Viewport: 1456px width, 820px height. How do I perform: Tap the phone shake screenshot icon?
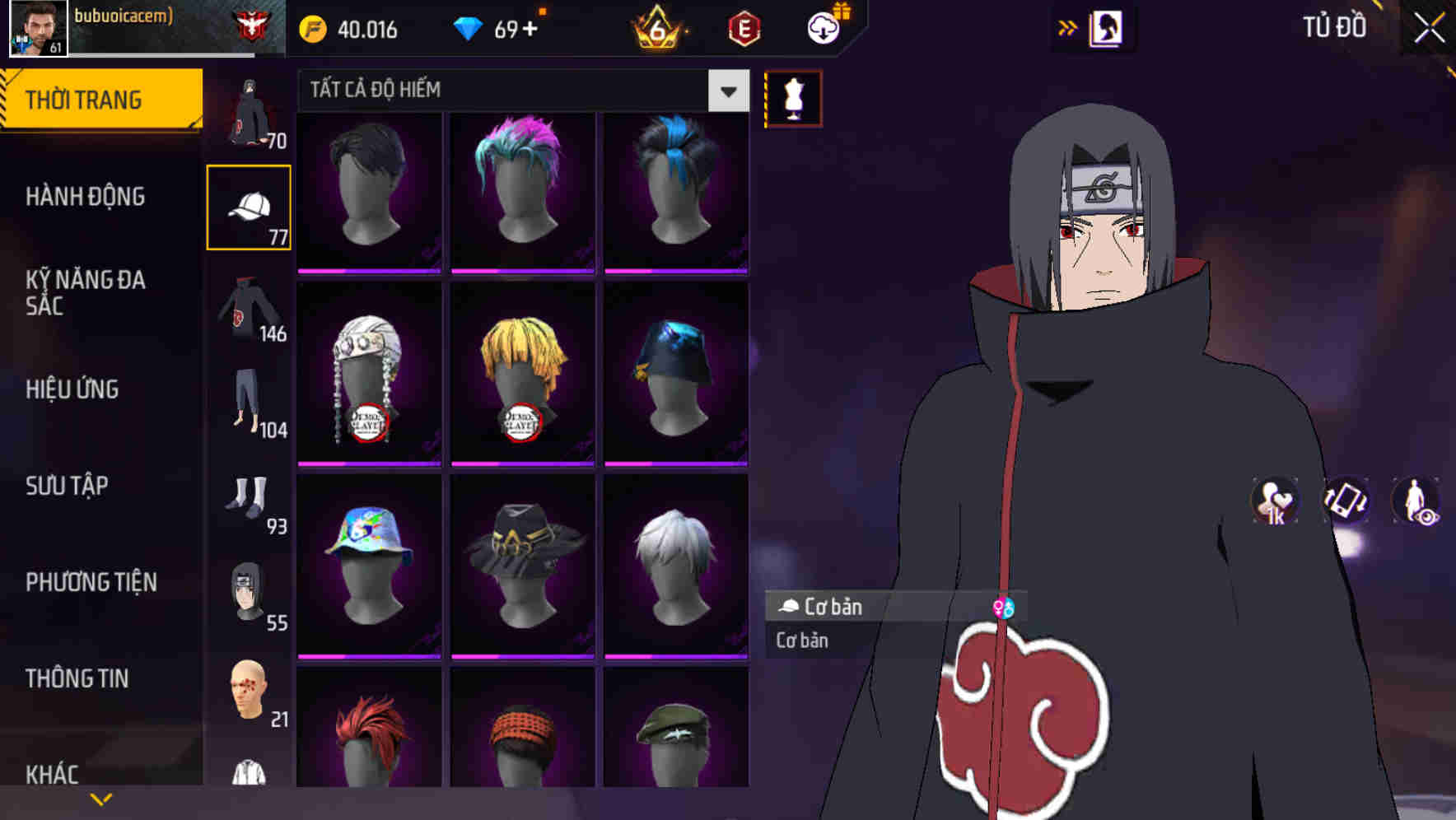point(1345,504)
